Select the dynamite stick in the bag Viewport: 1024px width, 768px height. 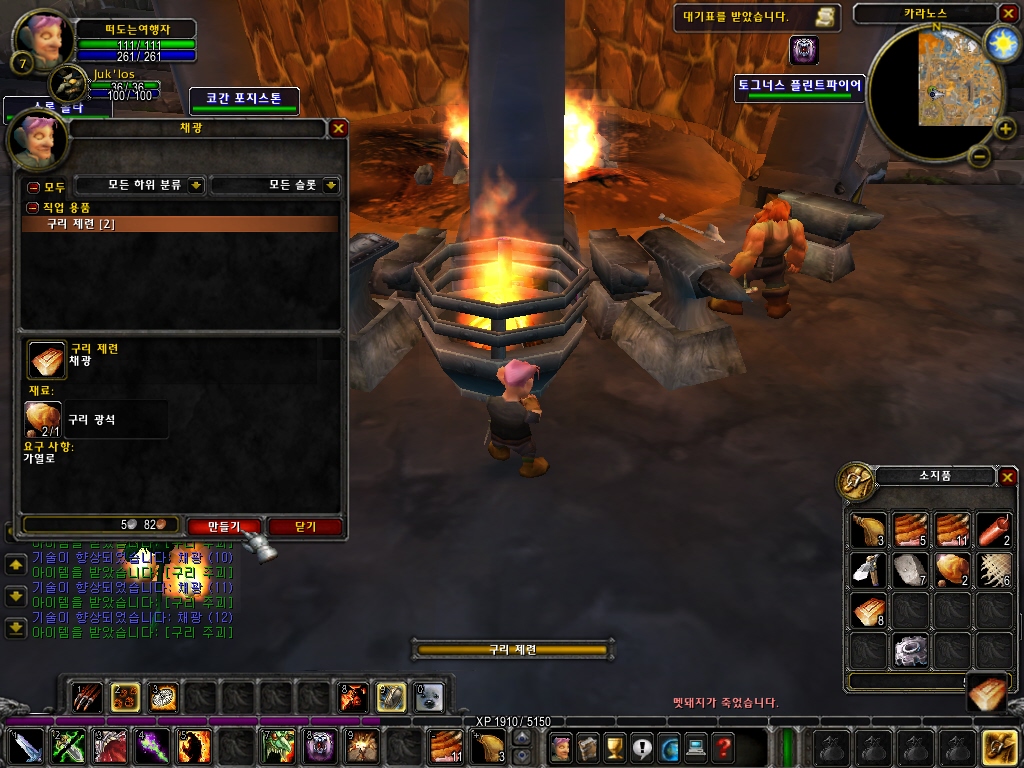pos(994,530)
